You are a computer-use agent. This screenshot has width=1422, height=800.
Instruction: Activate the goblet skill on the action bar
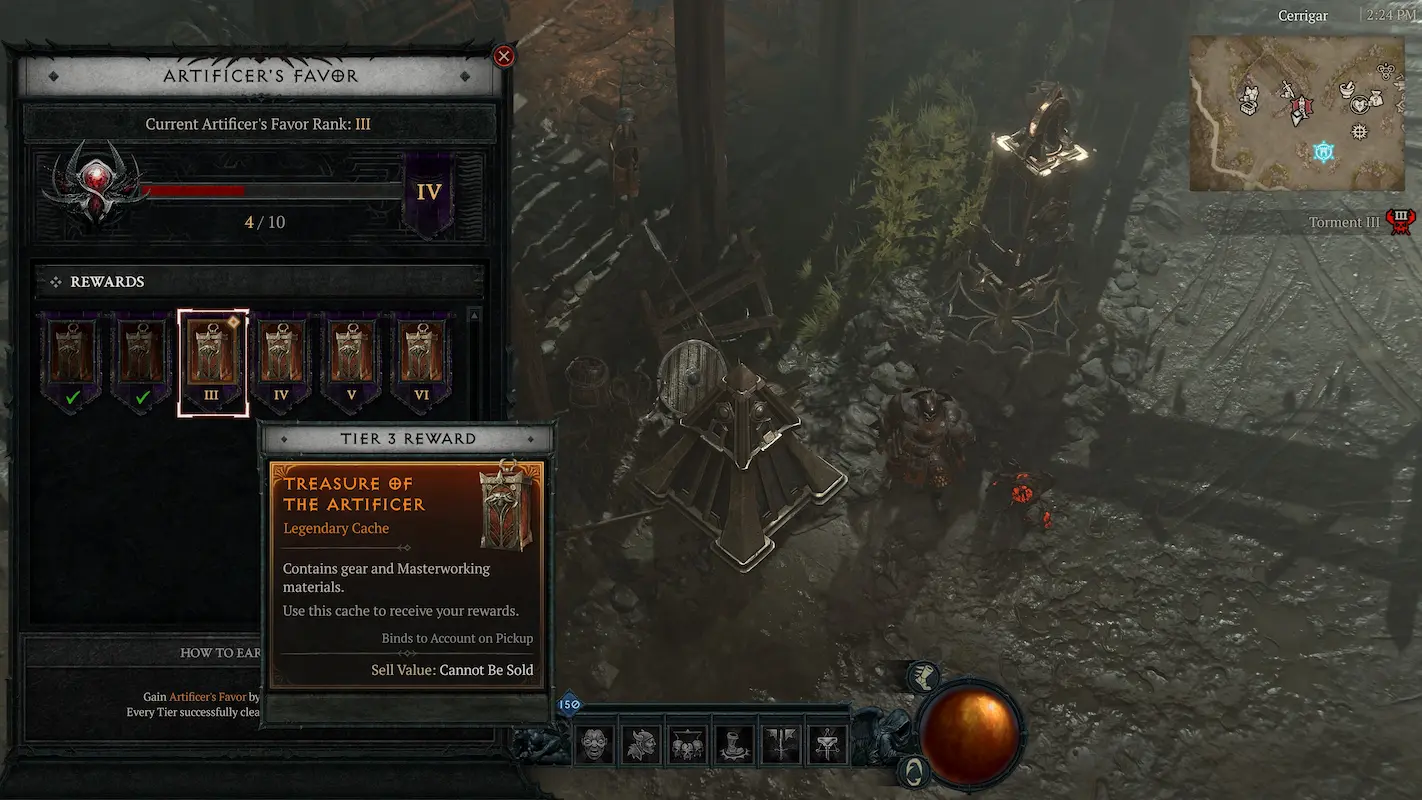pos(733,745)
